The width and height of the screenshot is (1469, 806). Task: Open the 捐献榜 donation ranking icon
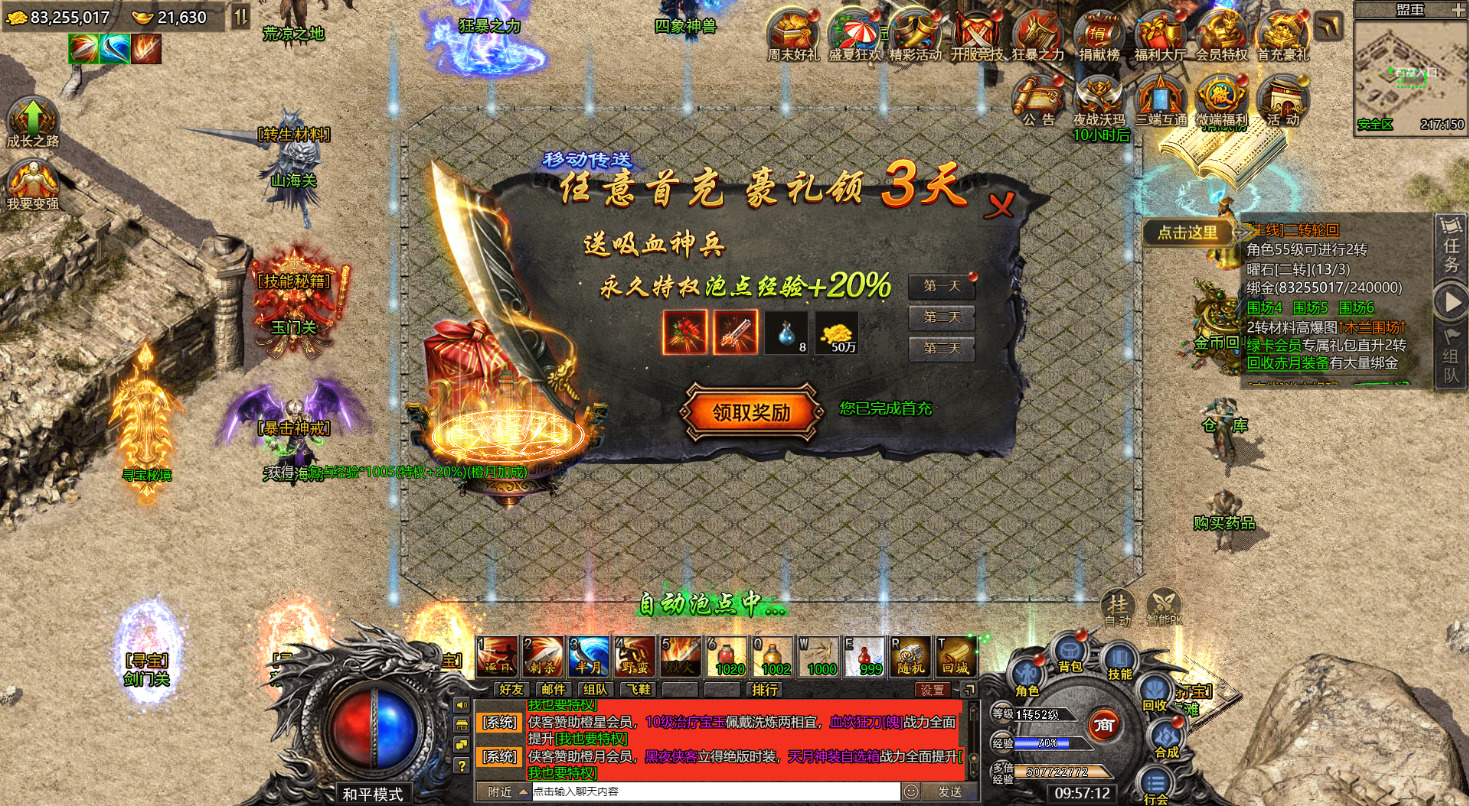(1098, 36)
